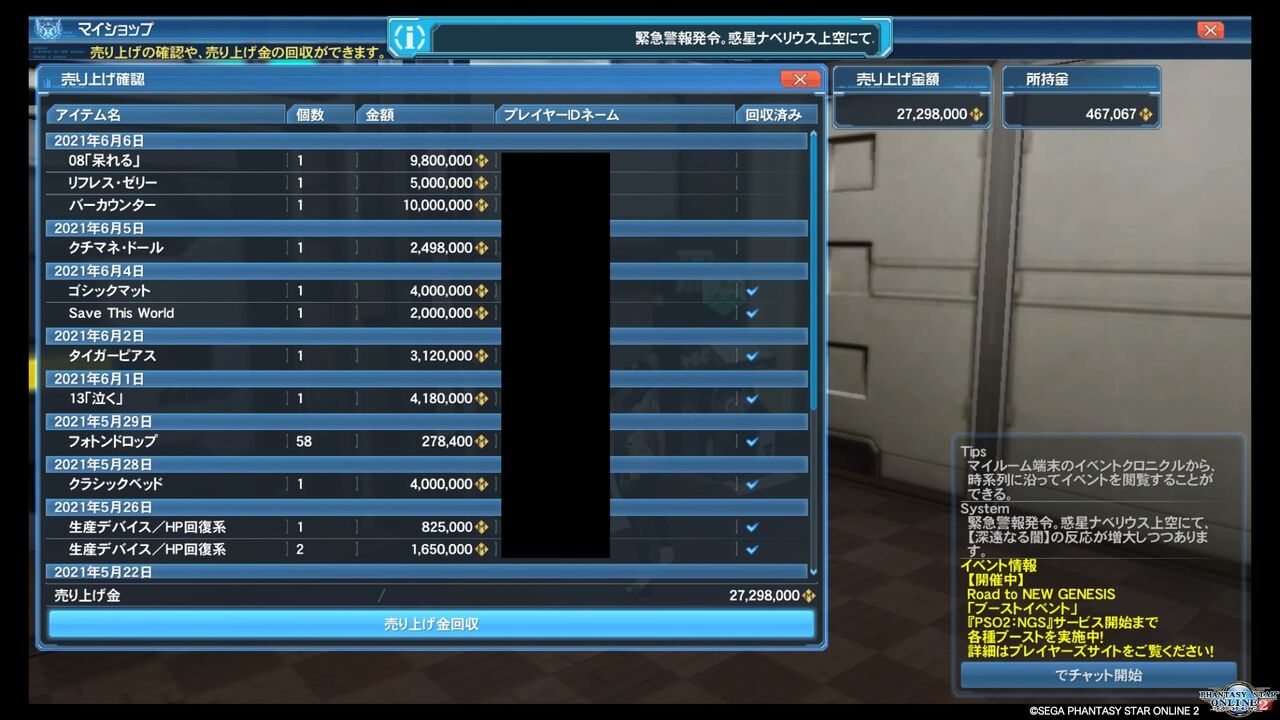Viewport: 1280px width, 720px height.
Task: Click the info icon on the emergency alert banner
Action: click(x=409, y=36)
